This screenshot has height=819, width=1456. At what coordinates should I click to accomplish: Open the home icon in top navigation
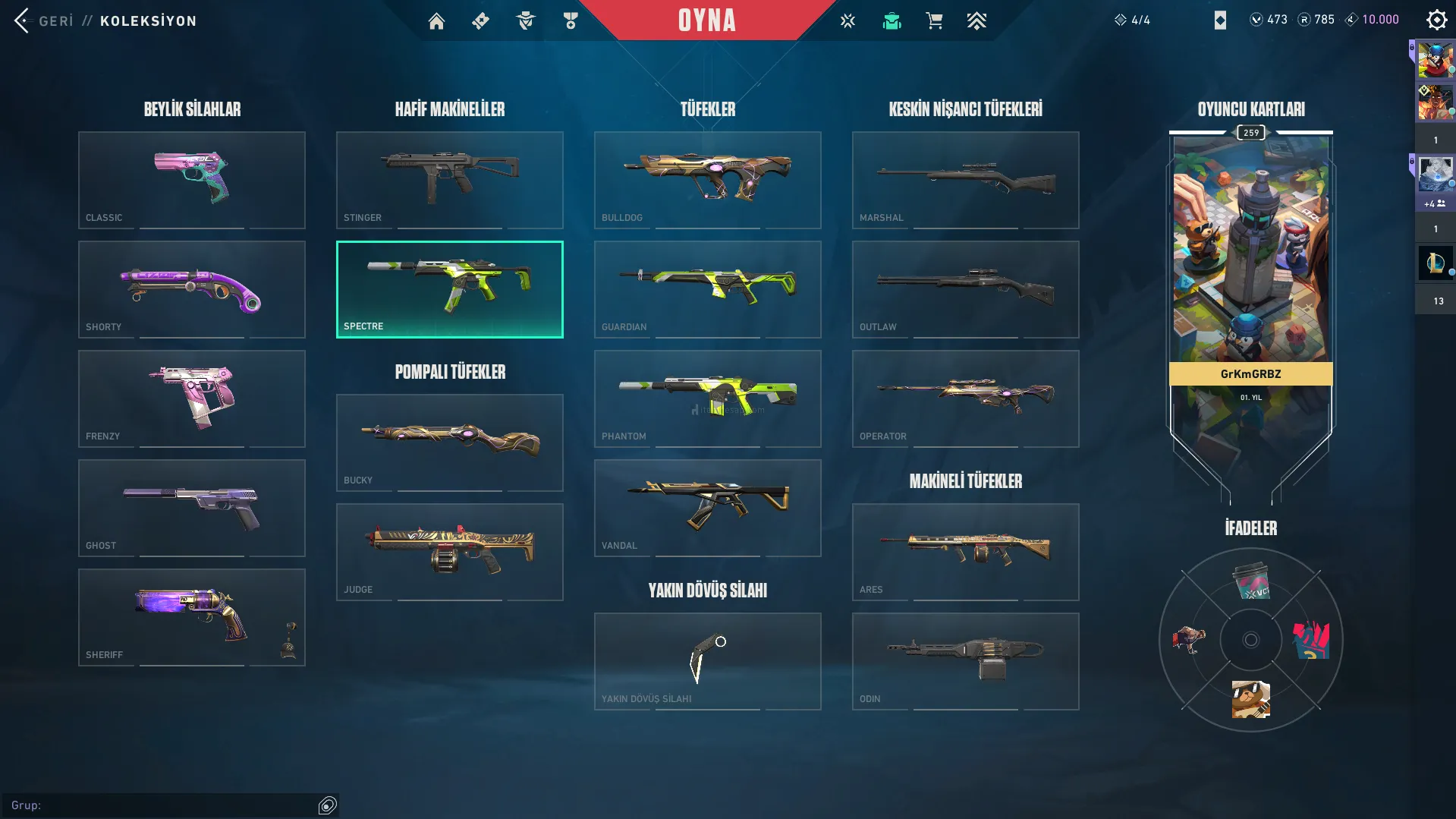[436, 21]
